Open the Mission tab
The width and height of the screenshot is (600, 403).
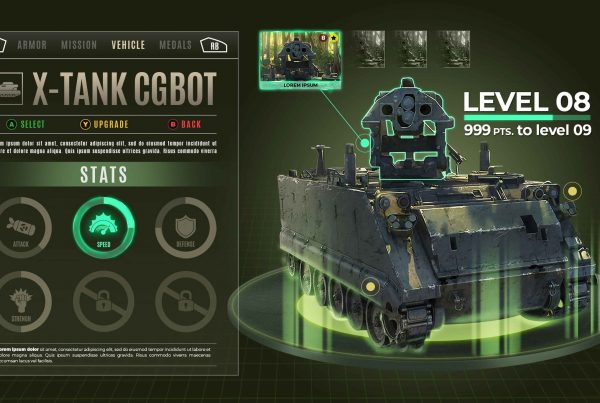tap(79, 45)
